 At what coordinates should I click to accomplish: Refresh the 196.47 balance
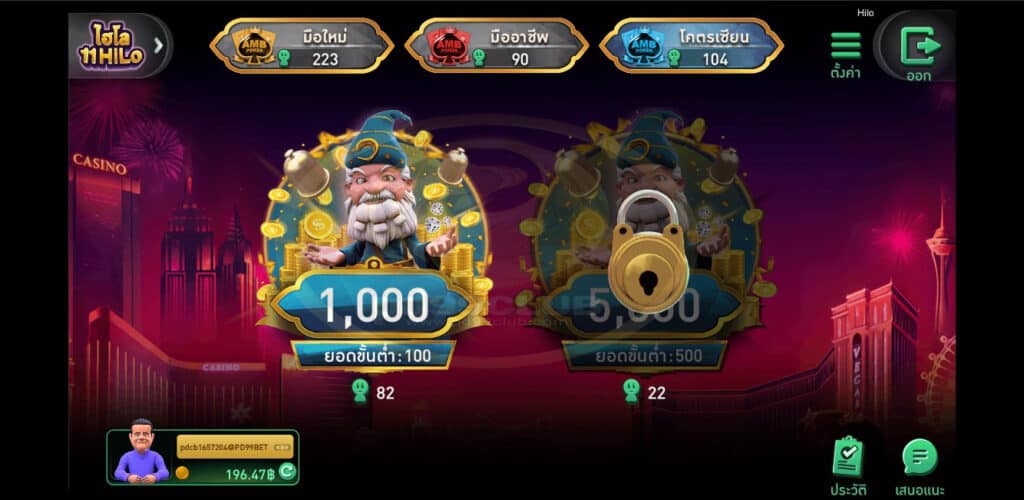[286, 473]
